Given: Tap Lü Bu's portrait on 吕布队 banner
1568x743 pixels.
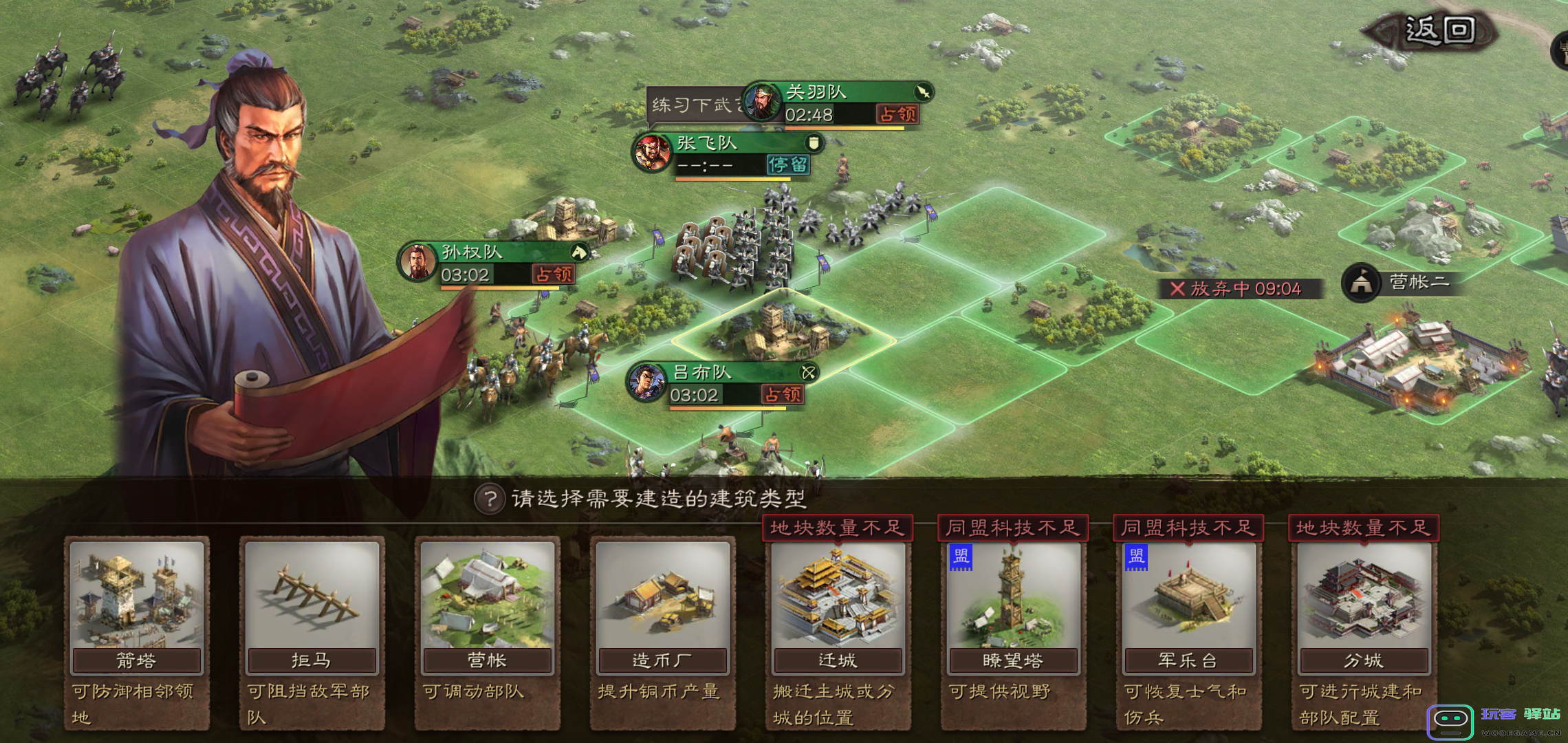Looking at the screenshot, I should pos(646,382).
